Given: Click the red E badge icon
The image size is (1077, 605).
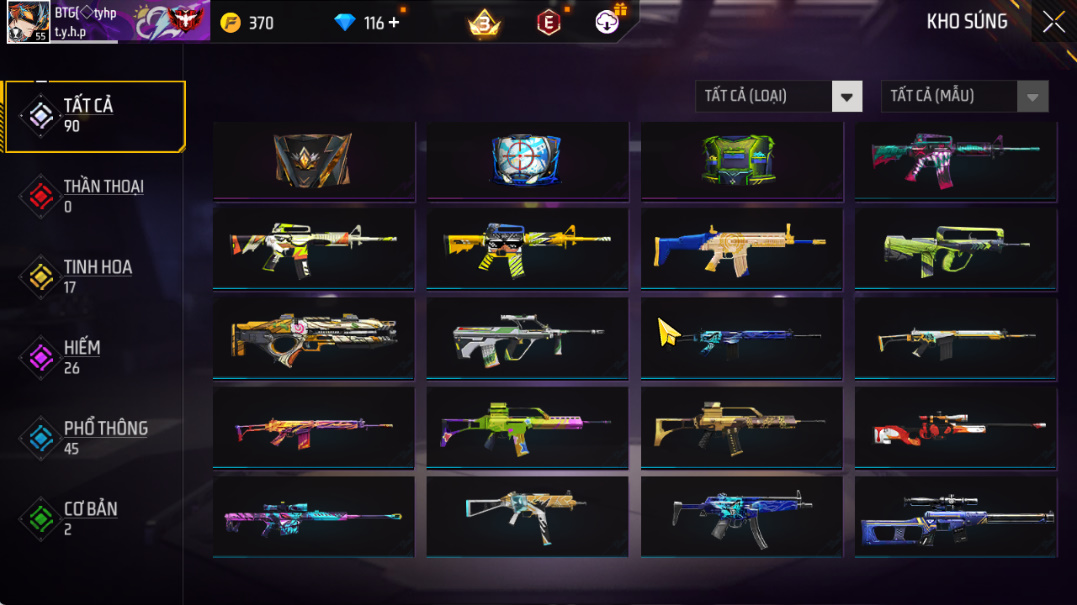Looking at the screenshot, I should point(549,22).
